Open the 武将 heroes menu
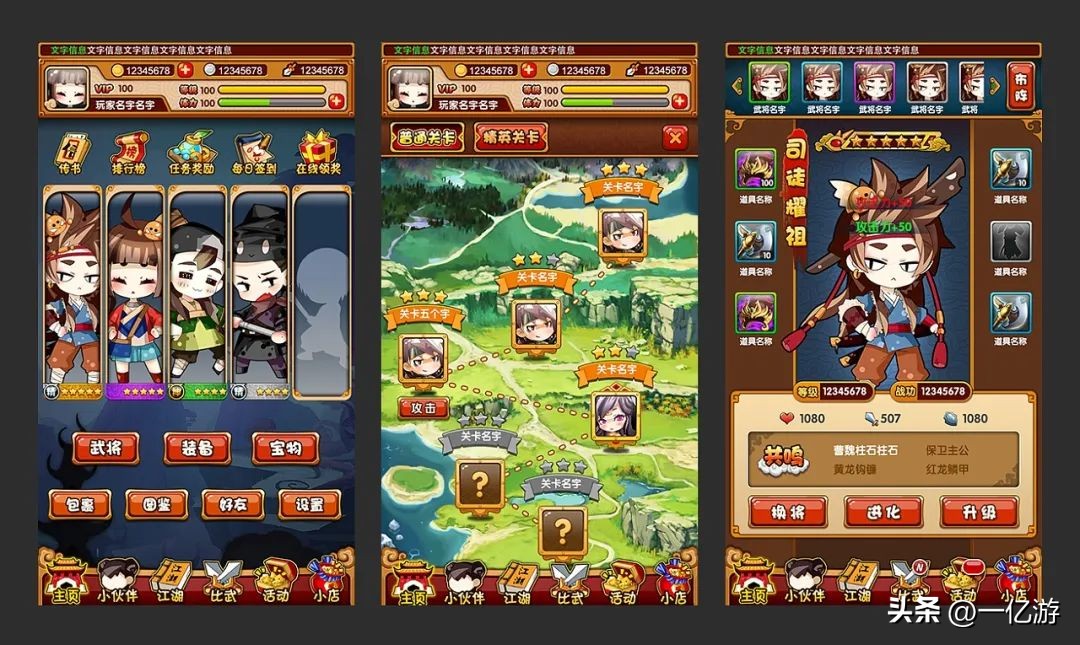The height and width of the screenshot is (645, 1080). (x=107, y=449)
